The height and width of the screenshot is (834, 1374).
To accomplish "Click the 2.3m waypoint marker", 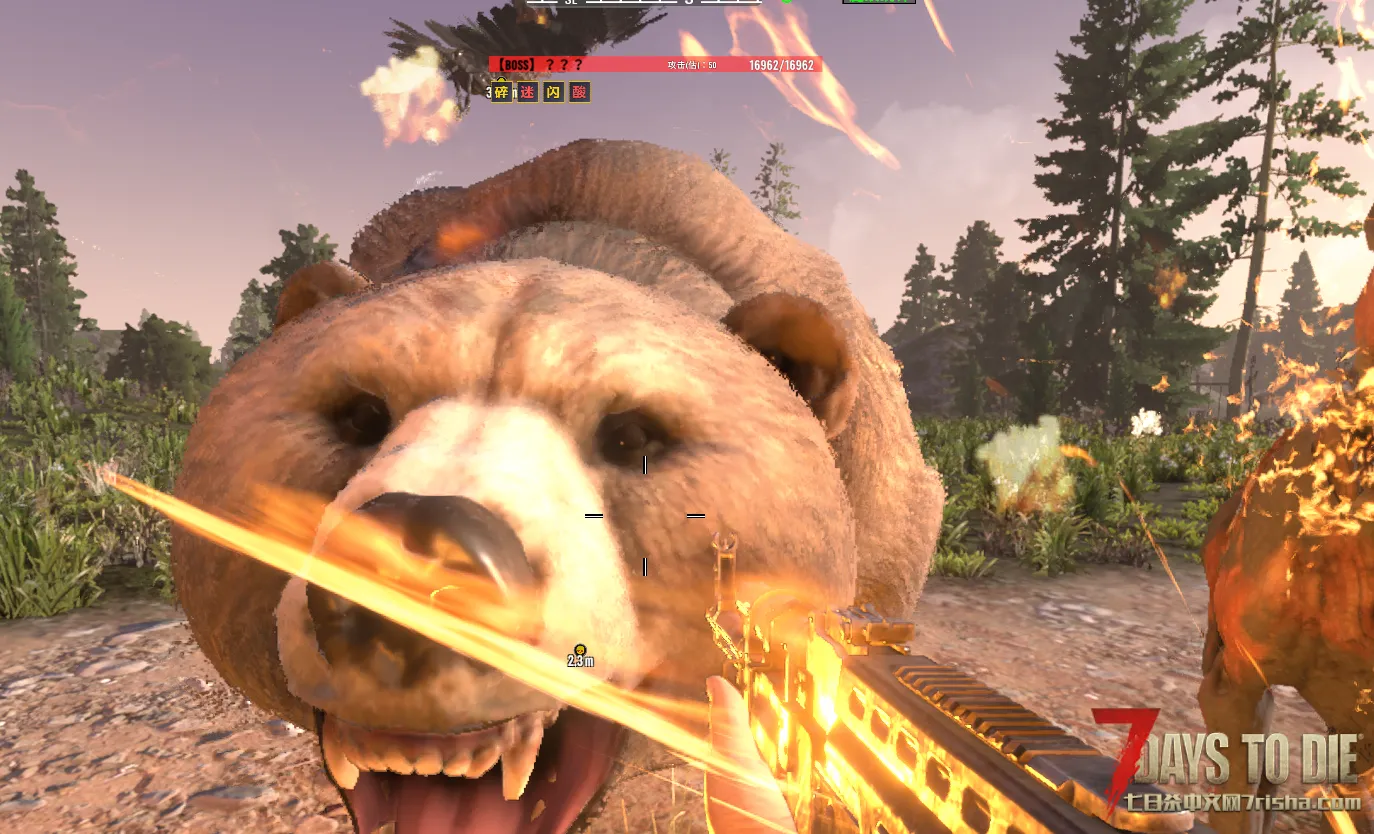I will [x=580, y=650].
